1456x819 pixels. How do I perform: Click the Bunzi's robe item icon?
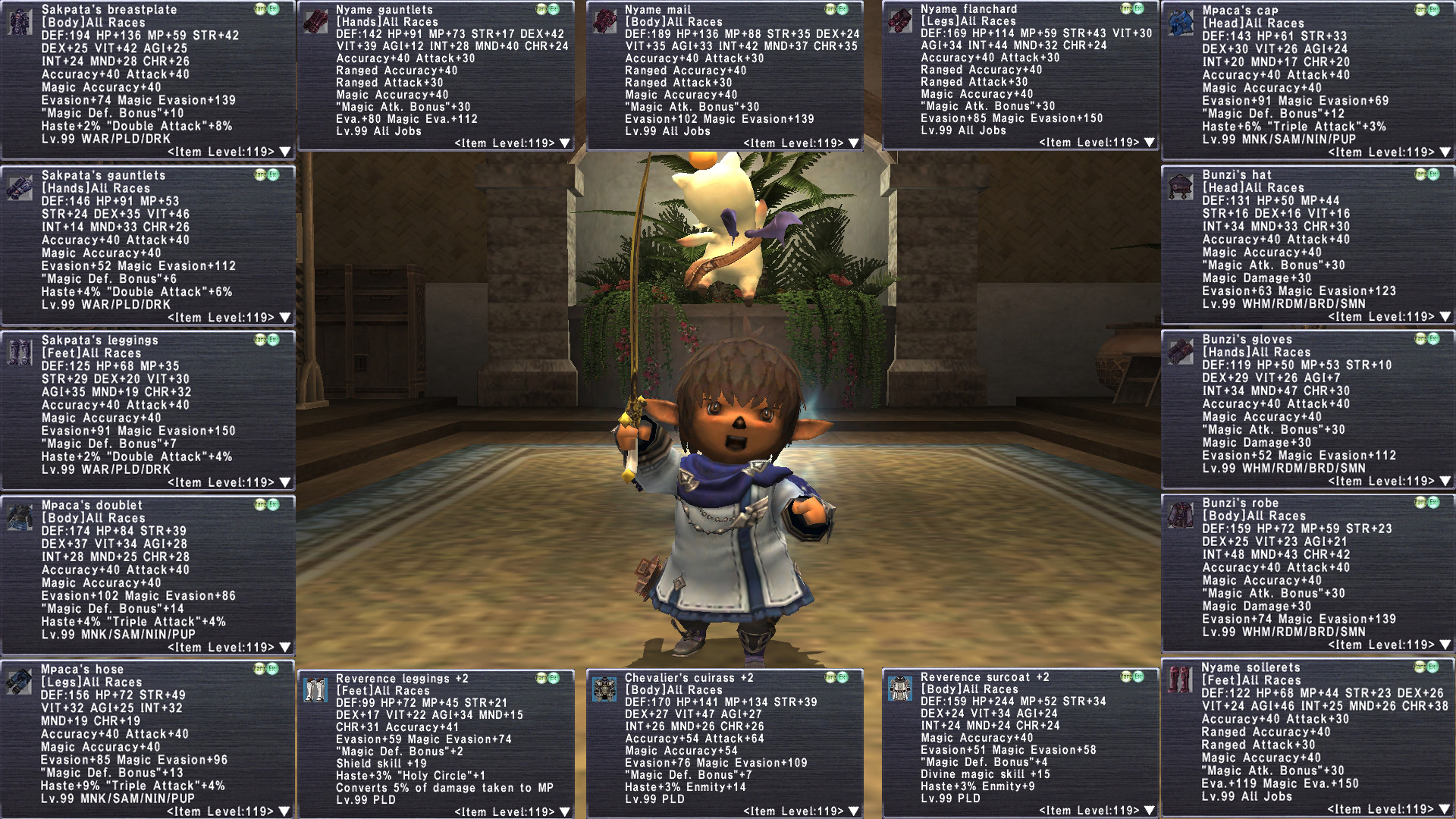click(1181, 514)
